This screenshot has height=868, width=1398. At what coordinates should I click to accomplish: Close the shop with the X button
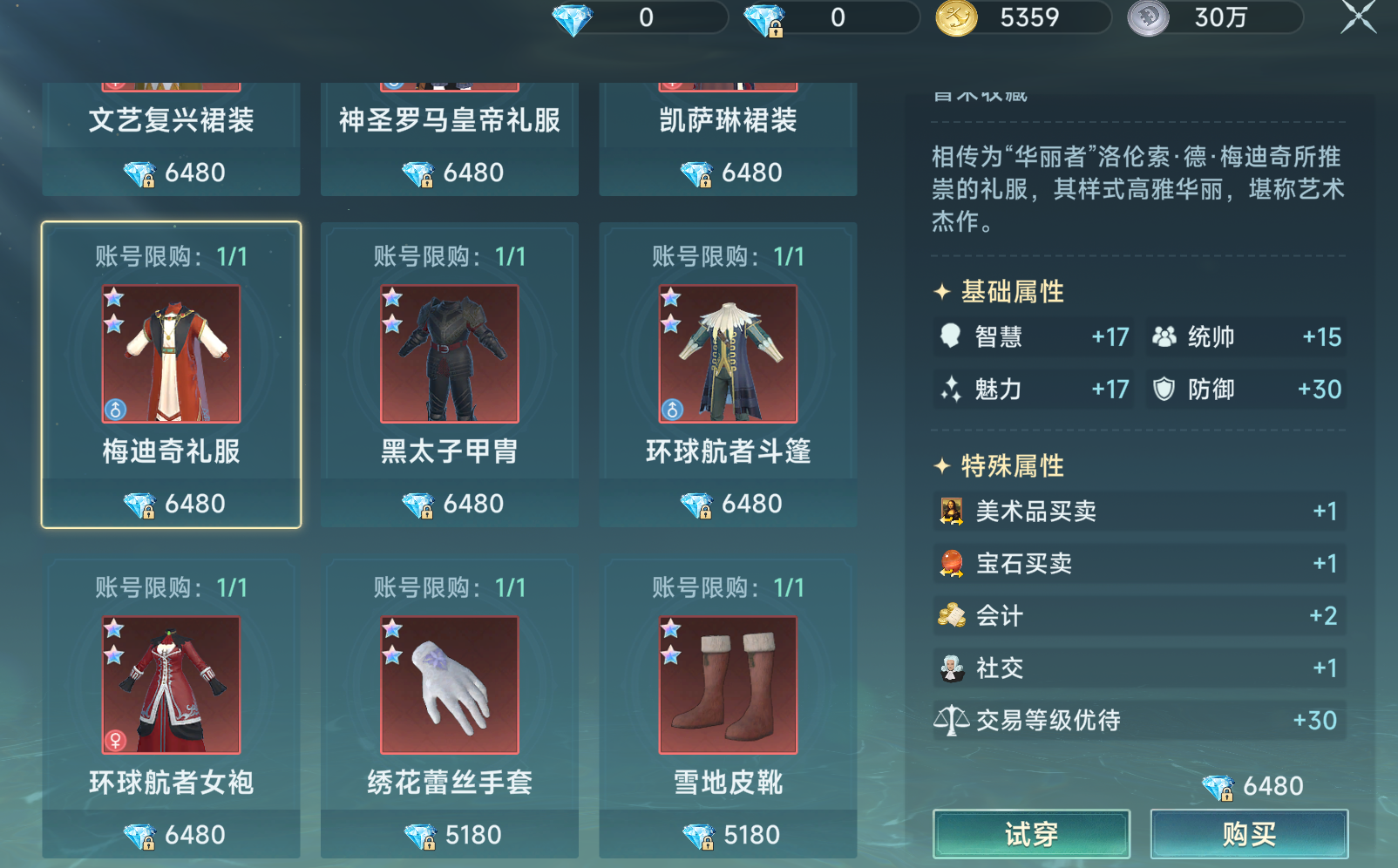point(1359,16)
